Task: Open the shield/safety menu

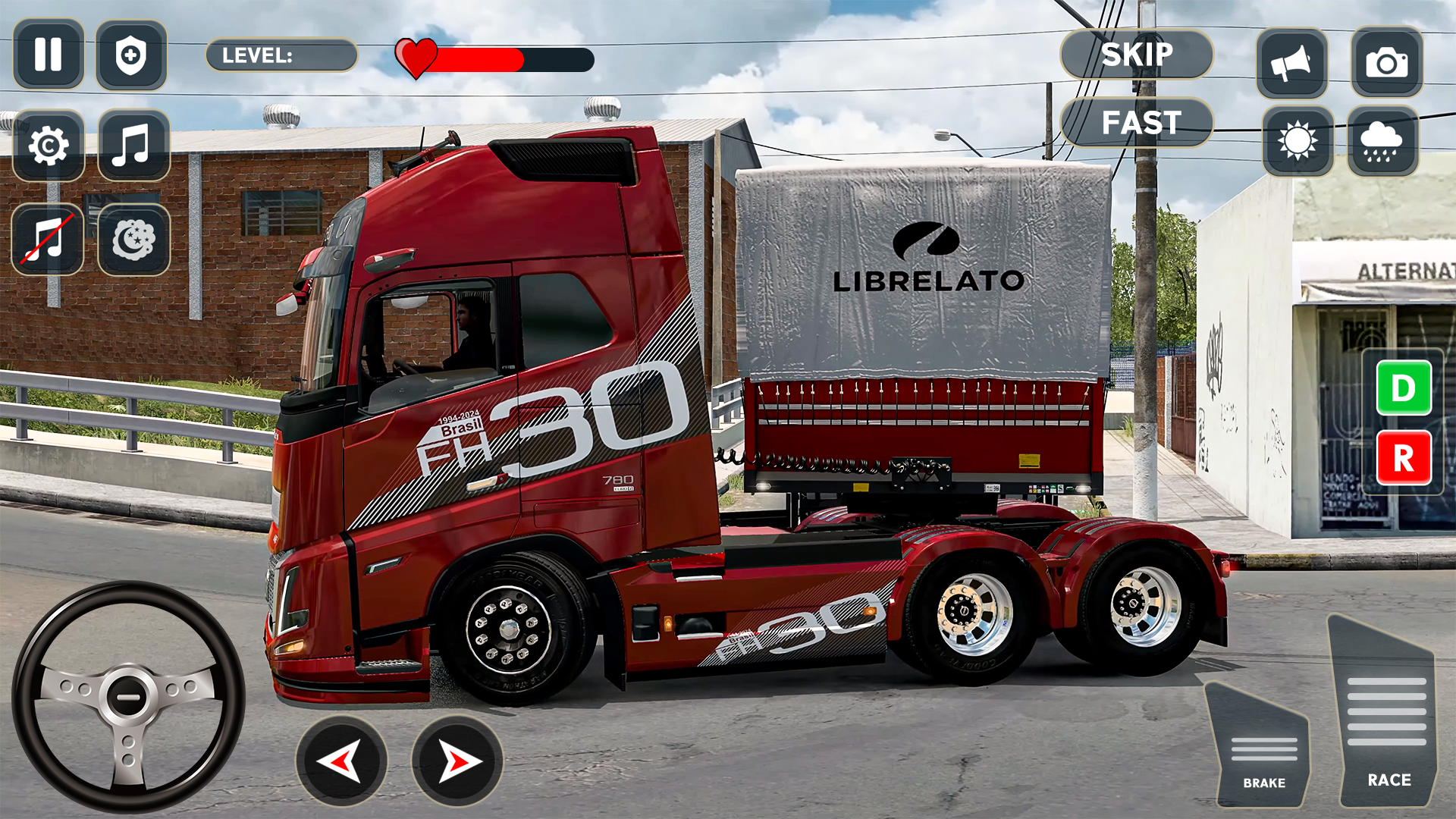Action: coord(133,54)
